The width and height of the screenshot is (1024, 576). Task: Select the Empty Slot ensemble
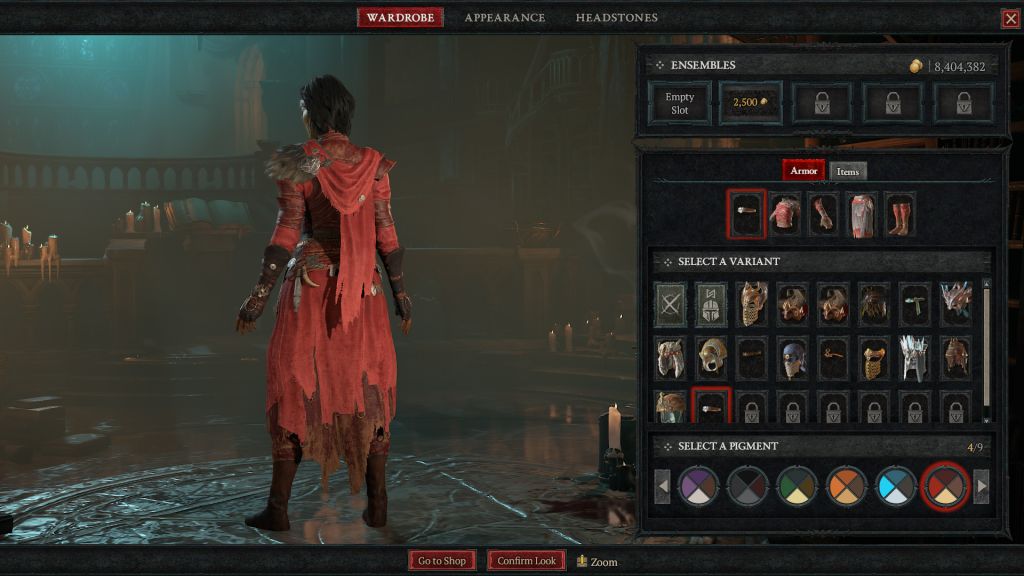coord(680,103)
